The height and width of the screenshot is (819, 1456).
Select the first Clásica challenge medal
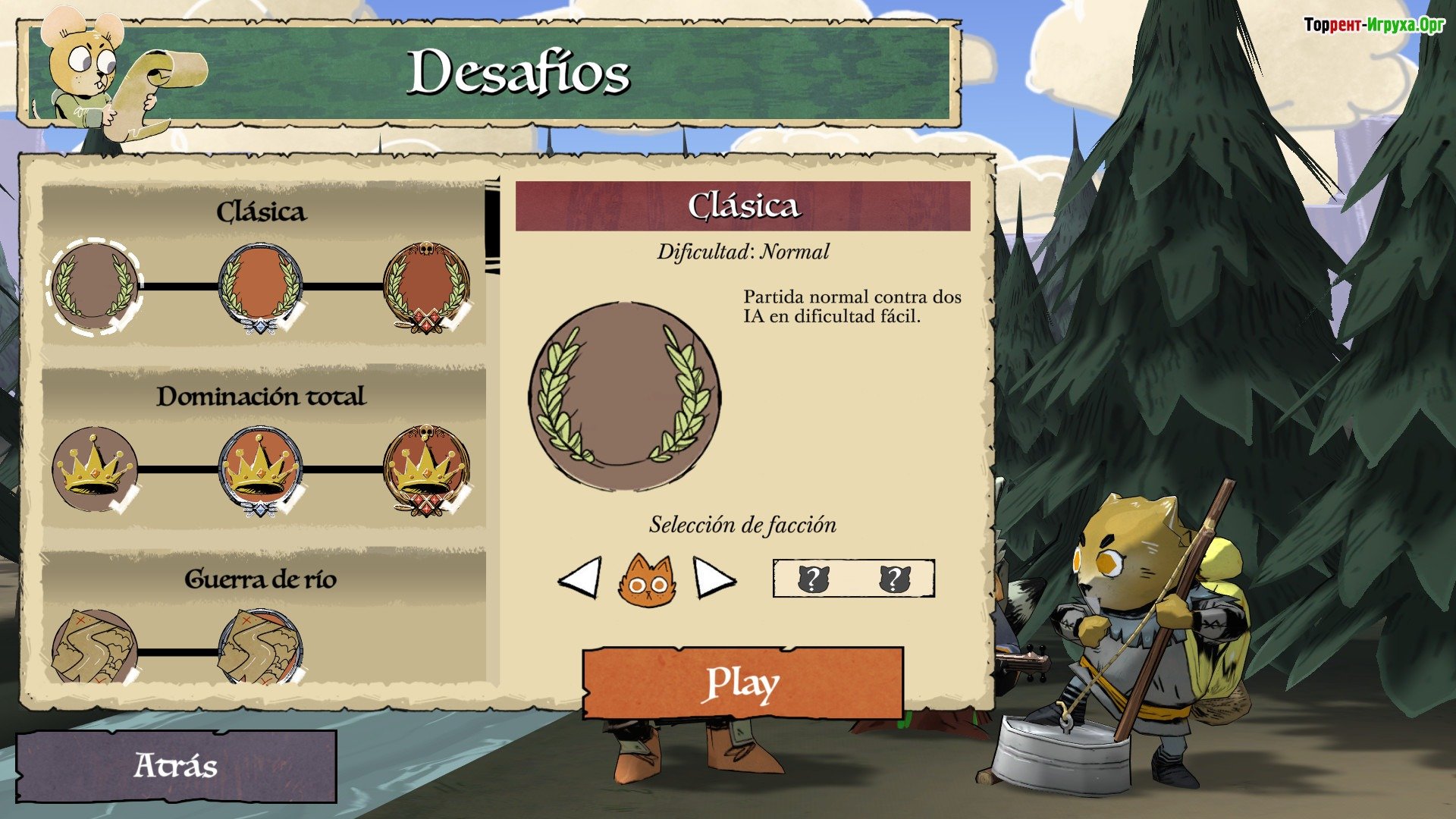click(x=95, y=287)
